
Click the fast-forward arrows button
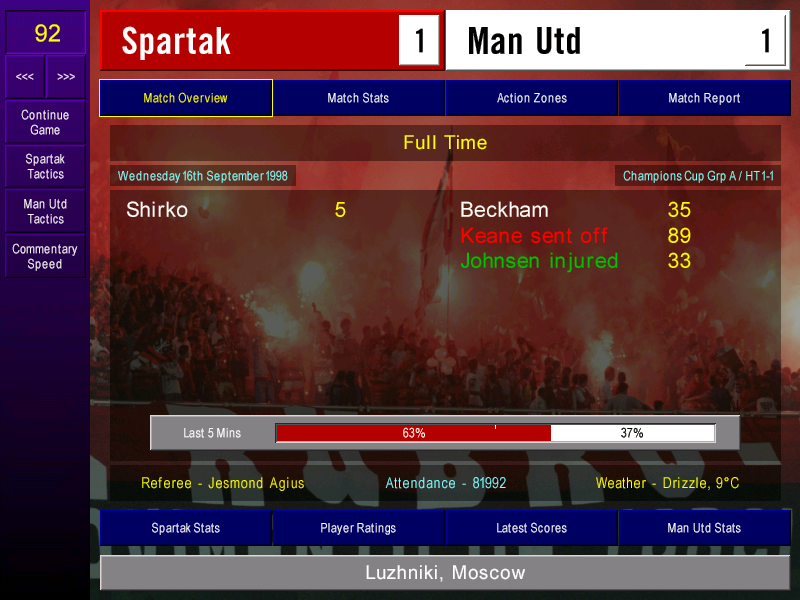click(66, 77)
